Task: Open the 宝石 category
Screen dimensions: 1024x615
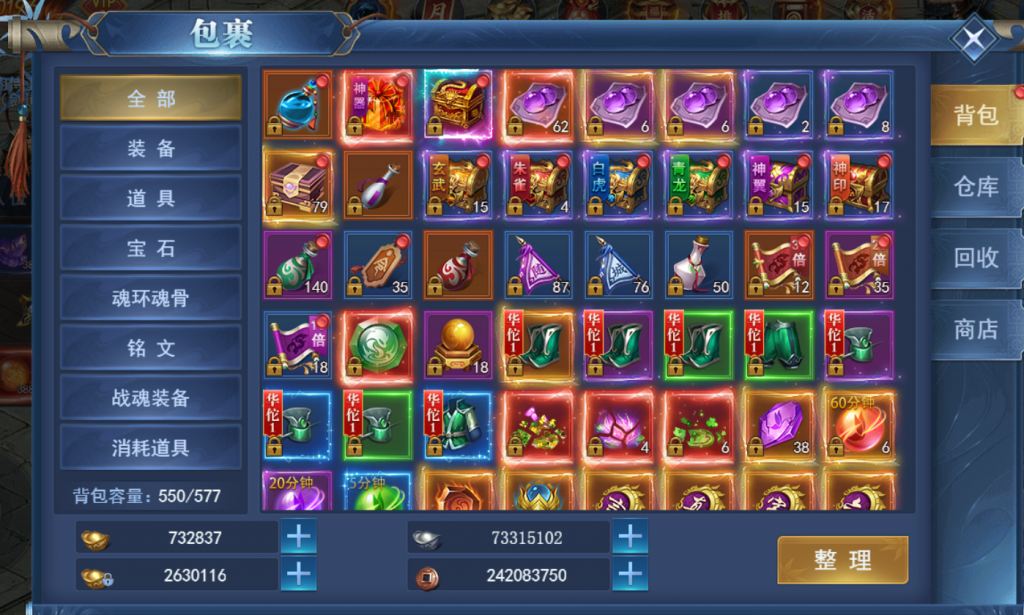Action: click(x=151, y=248)
